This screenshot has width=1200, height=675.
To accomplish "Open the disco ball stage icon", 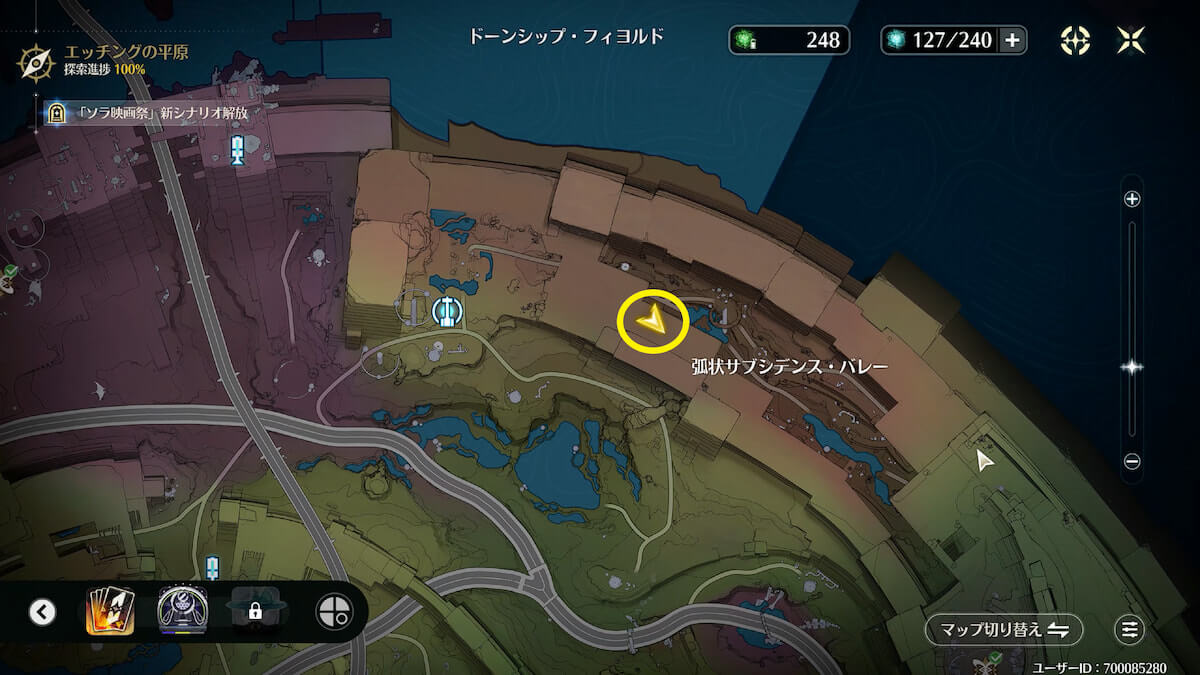I will 181,610.
